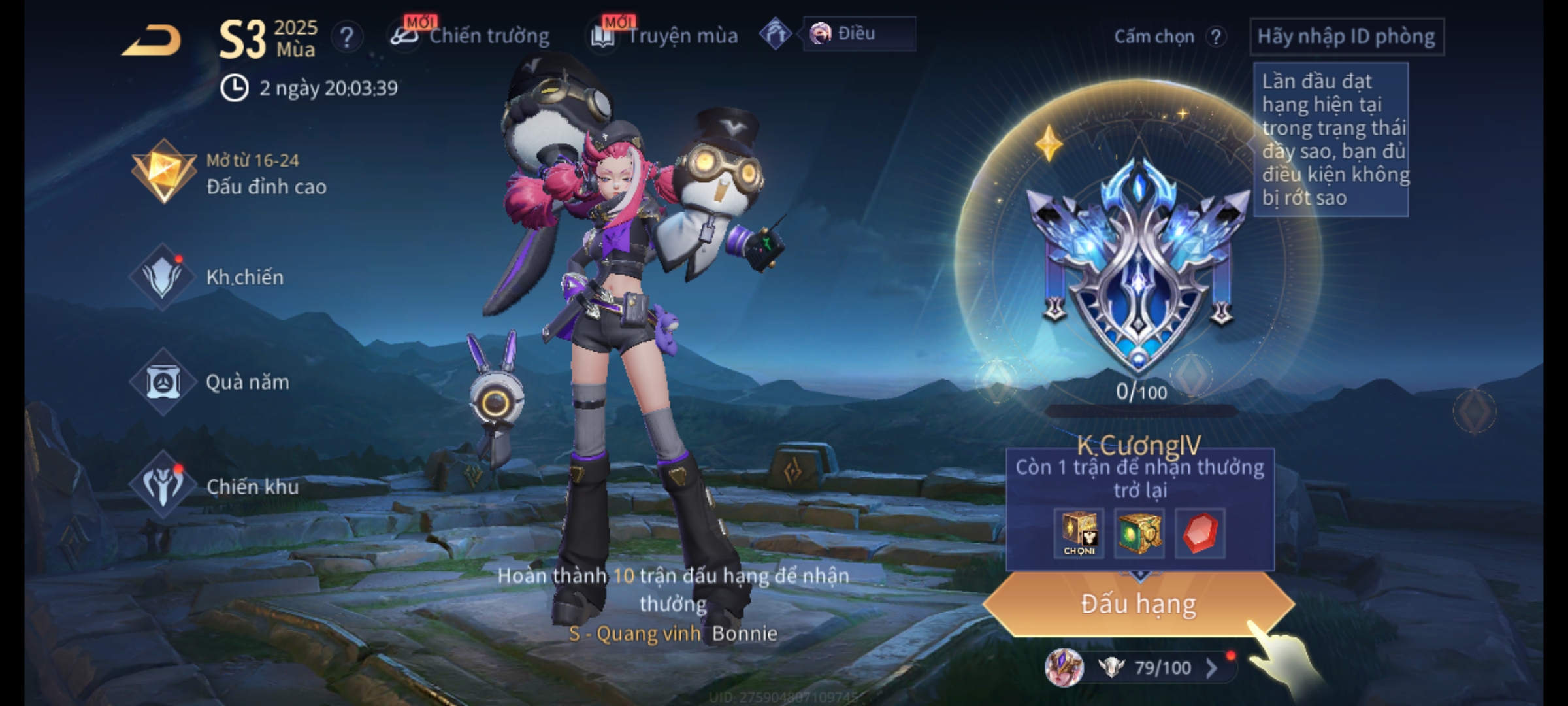Tap the player avatar beside 79/100
Screen dimensions: 1568x706
click(1064, 667)
